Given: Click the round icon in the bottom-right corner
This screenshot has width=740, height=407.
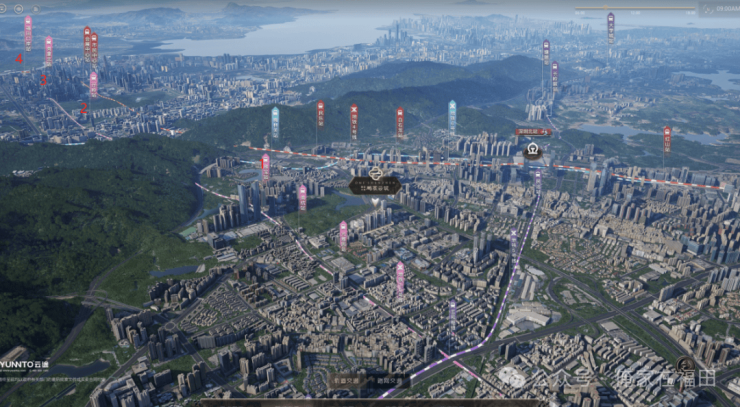Looking at the screenshot, I should (686, 366).
